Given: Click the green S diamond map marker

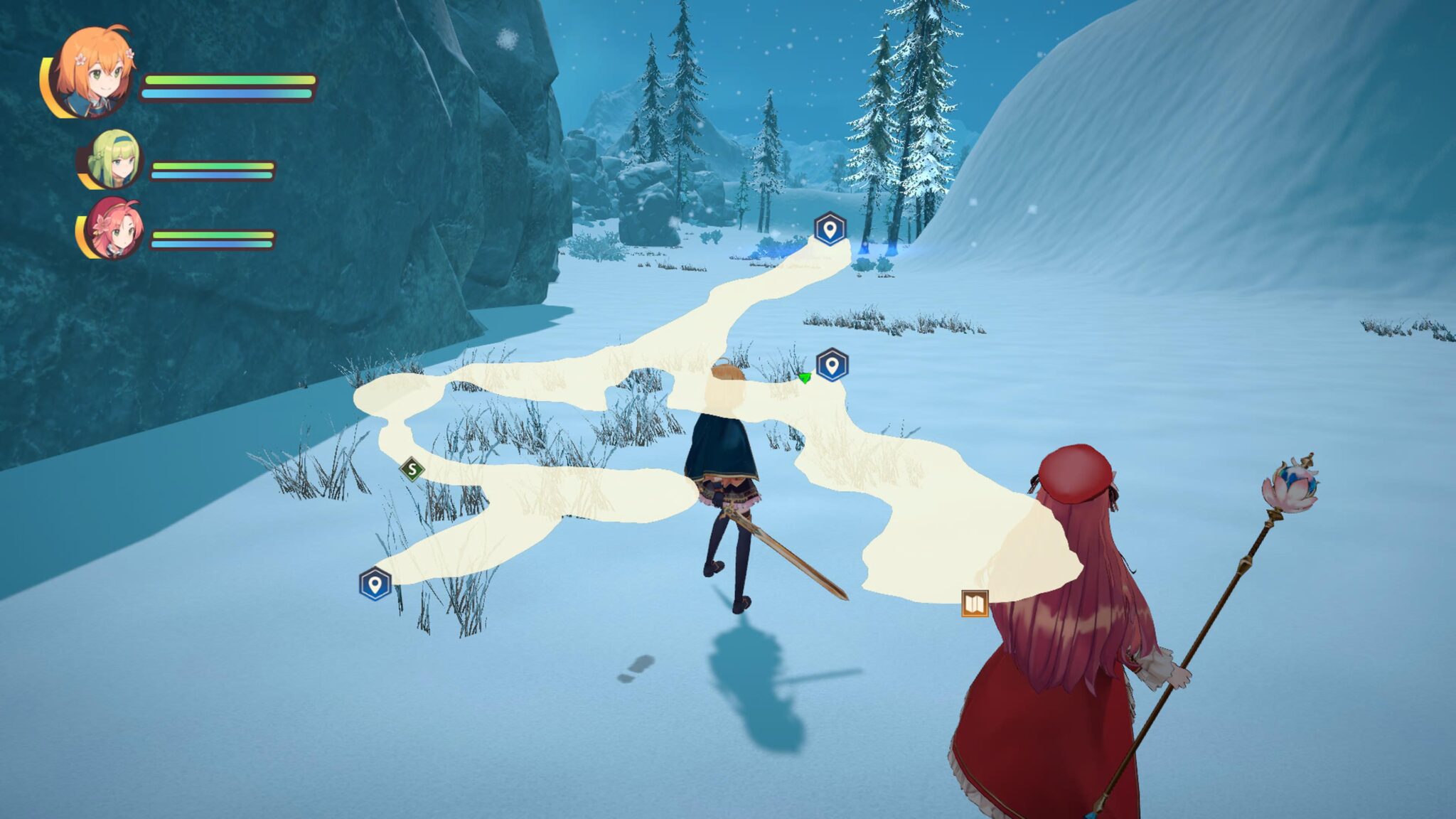Looking at the screenshot, I should [x=412, y=469].
